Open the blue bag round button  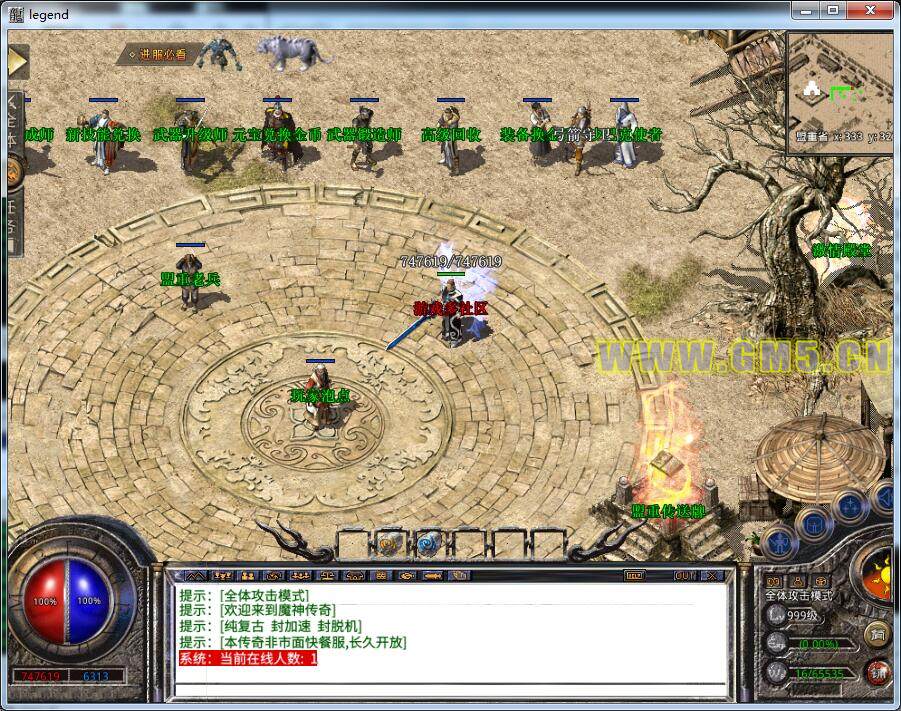(x=812, y=523)
